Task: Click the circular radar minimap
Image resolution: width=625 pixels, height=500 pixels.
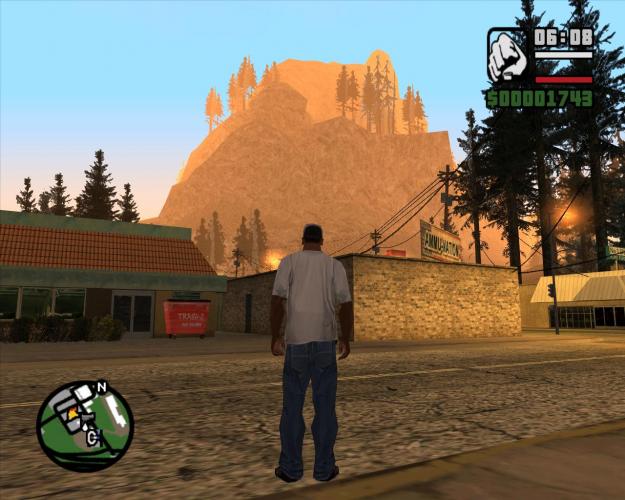Action: click(x=84, y=427)
